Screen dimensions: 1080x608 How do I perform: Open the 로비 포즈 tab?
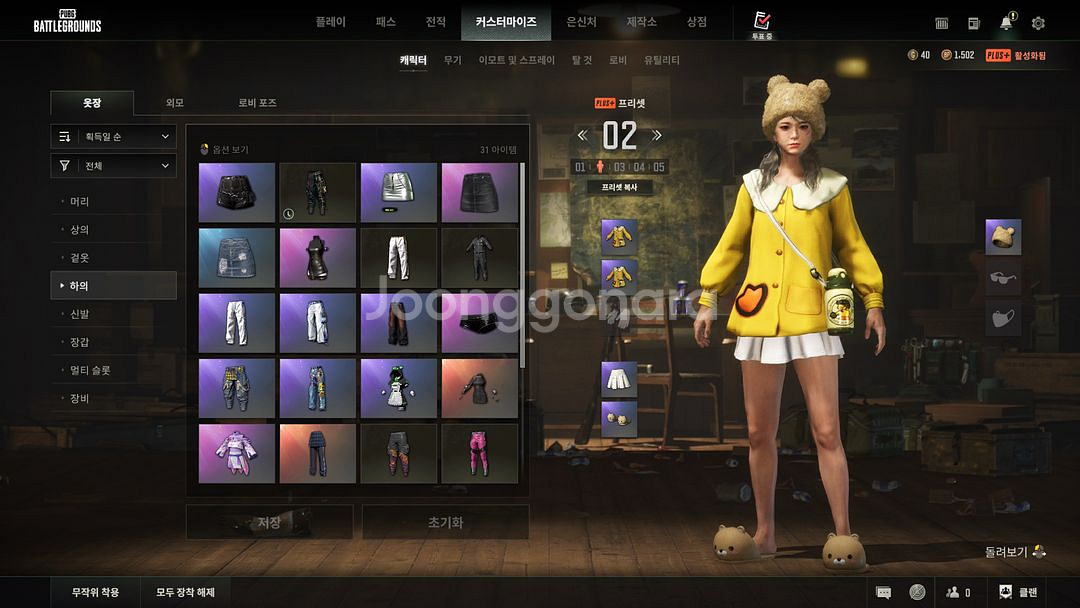(x=257, y=103)
